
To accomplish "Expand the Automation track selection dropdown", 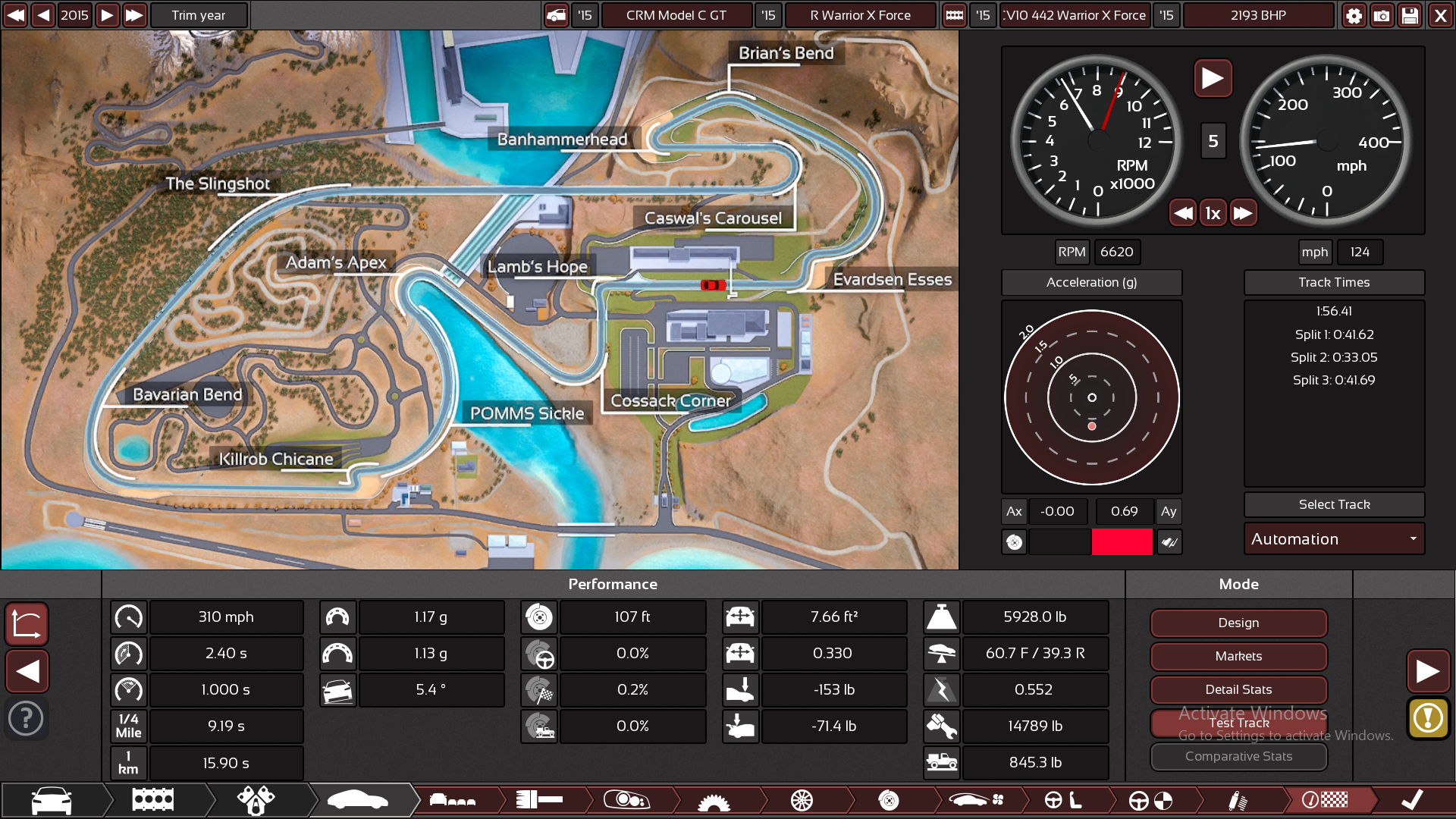I will click(1334, 538).
